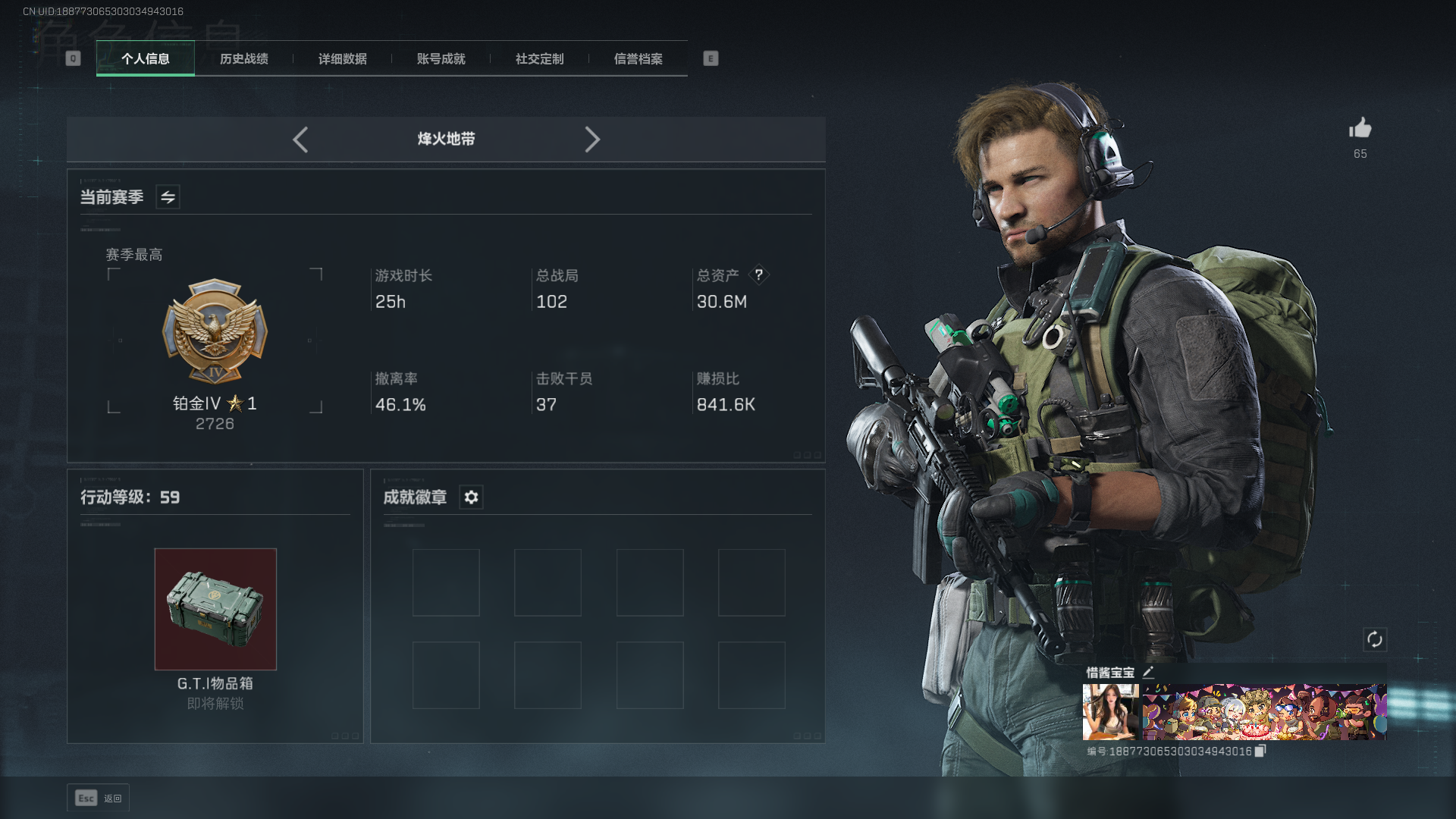The image size is (1456, 819).
Task: Click the colorful cartoon profile banner
Action: coord(1264,711)
